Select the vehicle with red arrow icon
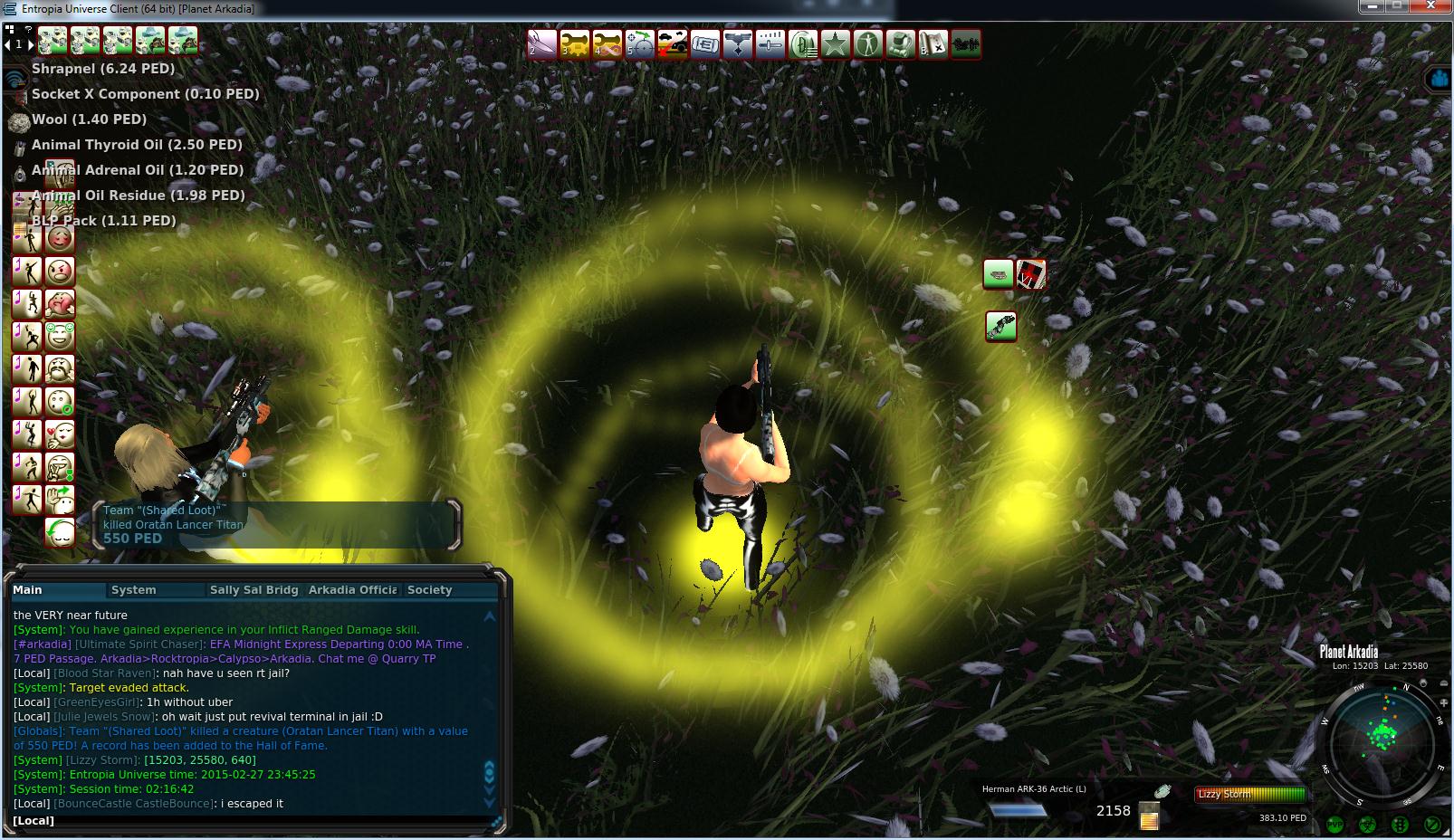Viewport: 1454px width, 840px height. [x=672, y=43]
